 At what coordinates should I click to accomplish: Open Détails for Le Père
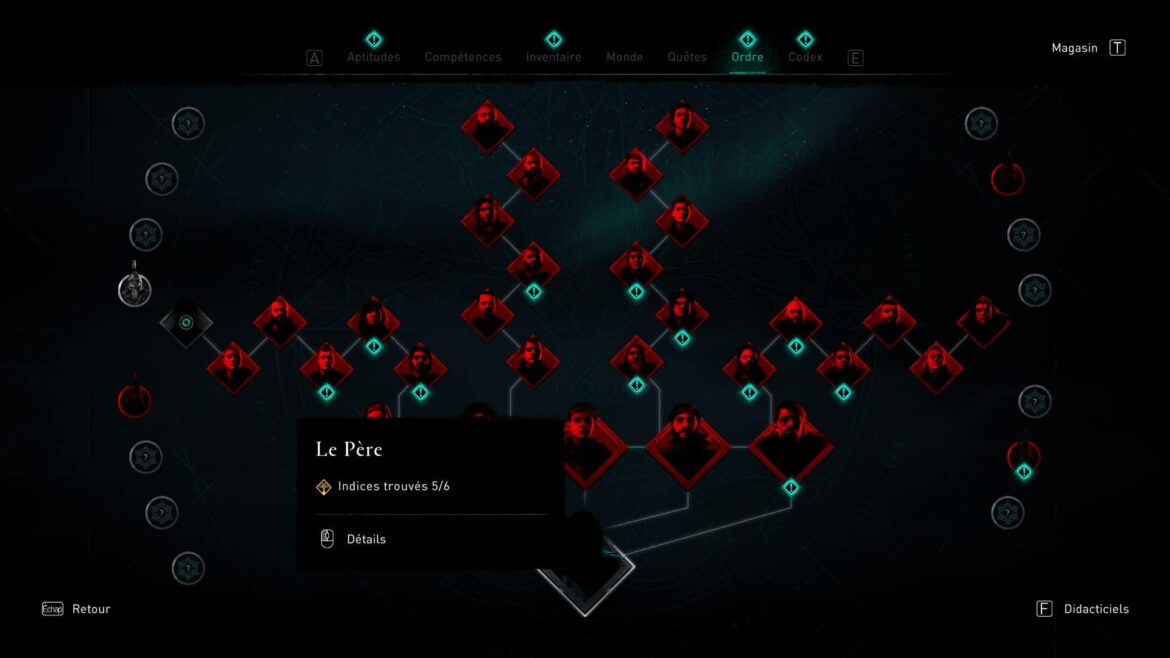365,539
